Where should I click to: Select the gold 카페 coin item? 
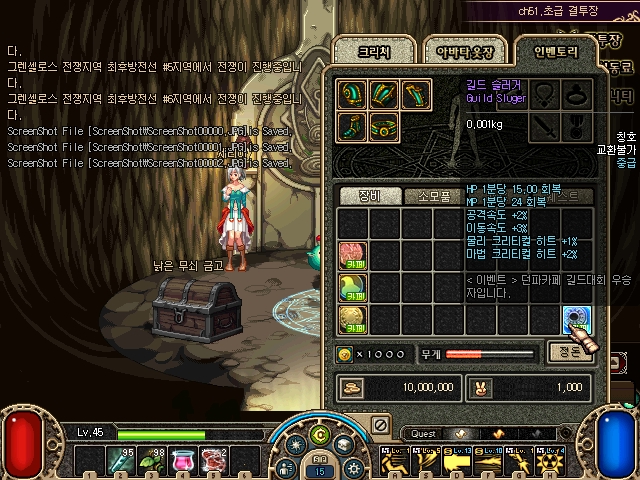pos(353,318)
